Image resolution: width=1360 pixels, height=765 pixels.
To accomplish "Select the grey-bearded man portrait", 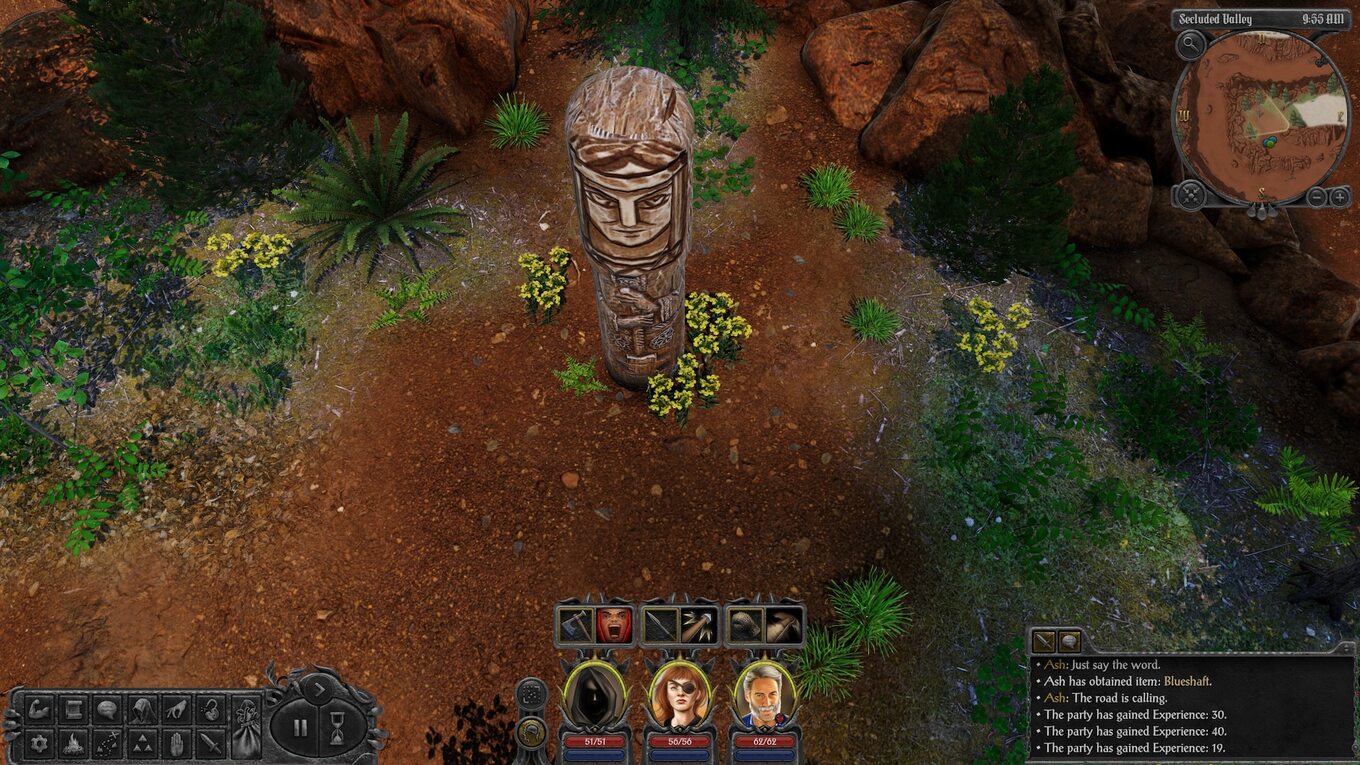I will pos(765,694).
